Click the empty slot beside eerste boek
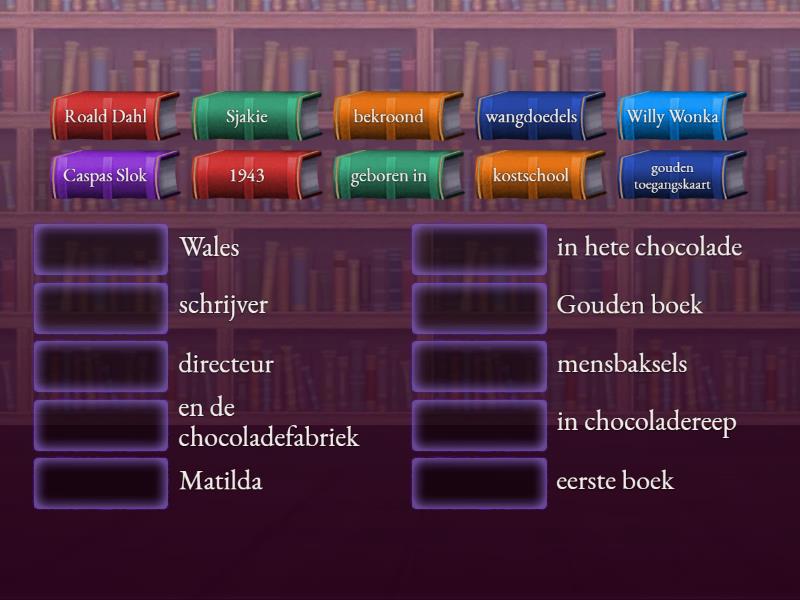 coord(479,483)
